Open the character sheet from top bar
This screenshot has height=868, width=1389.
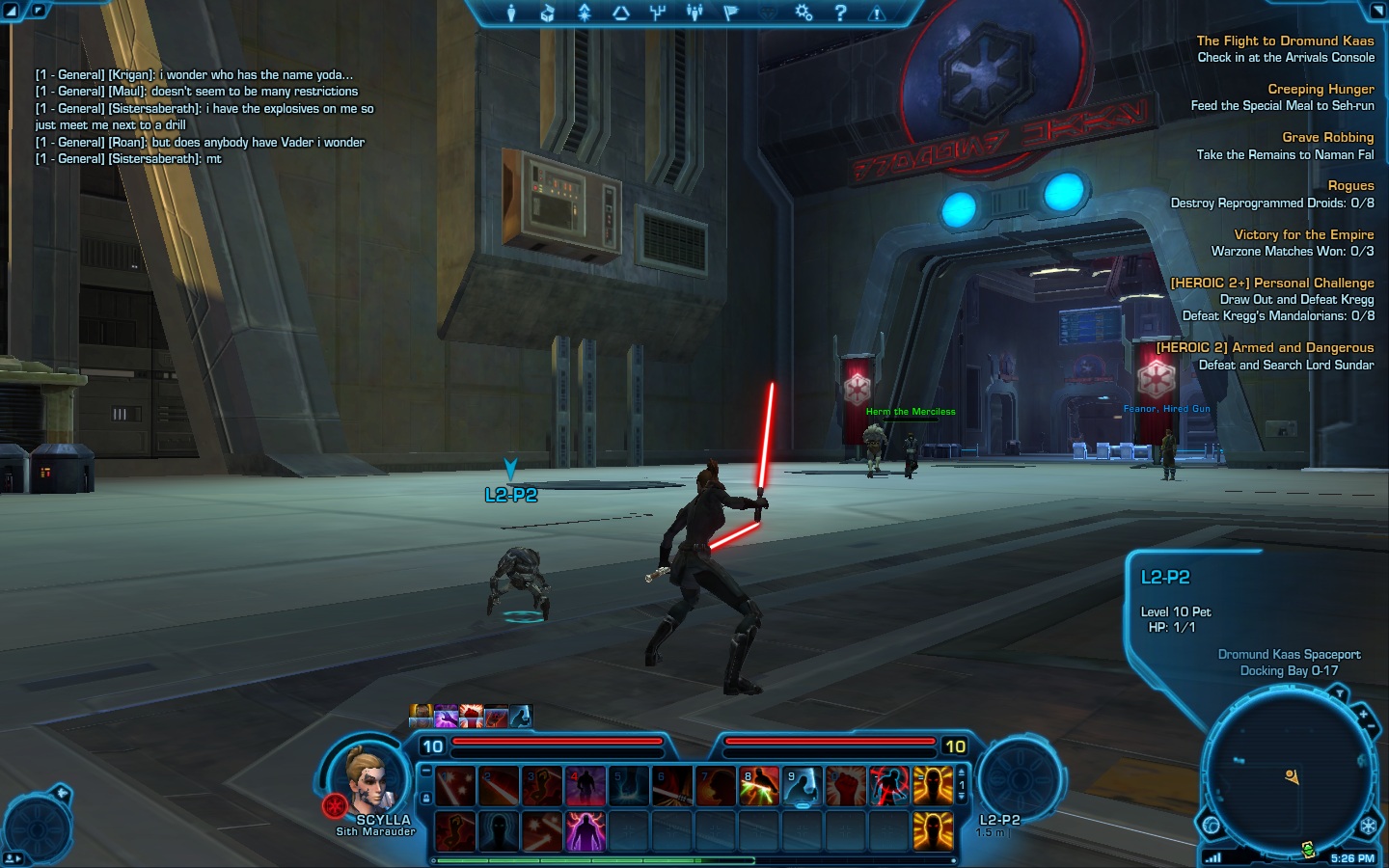[511, 13]
